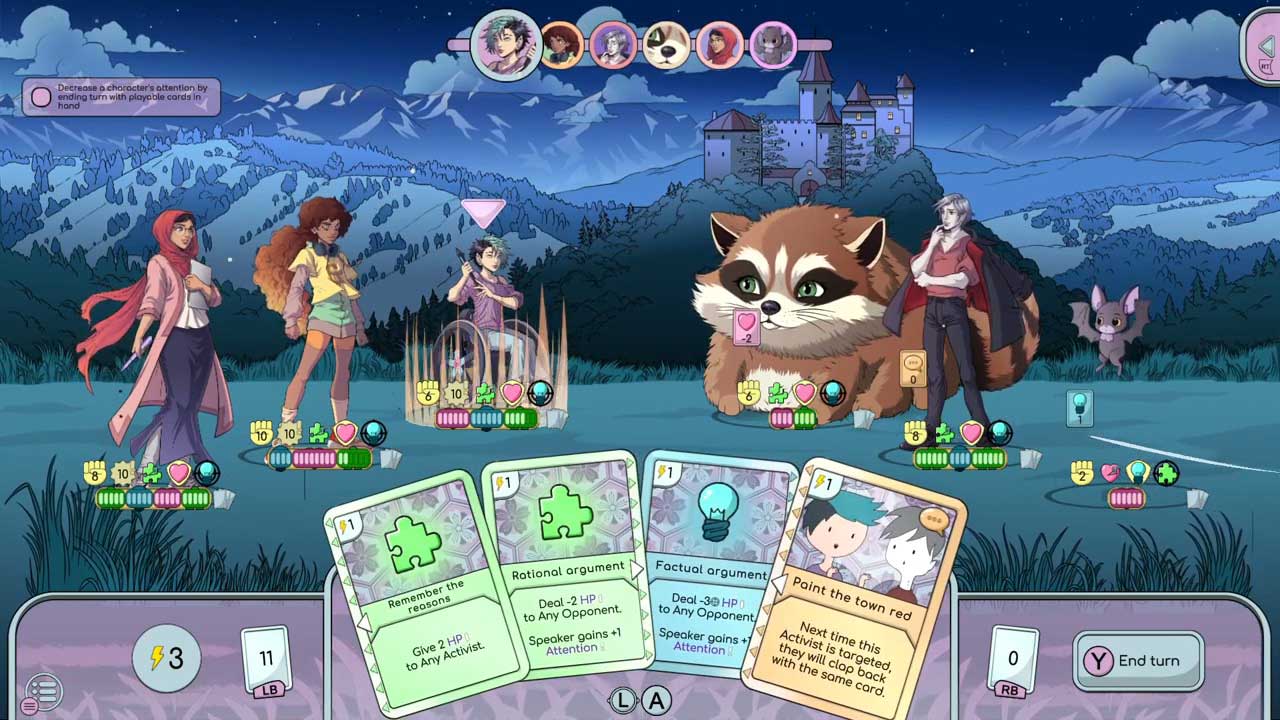The height and width of the screenshot is (720, 1280).
Task: Select the teal-haired character turn portrait
Action: (x=506, y=44)
